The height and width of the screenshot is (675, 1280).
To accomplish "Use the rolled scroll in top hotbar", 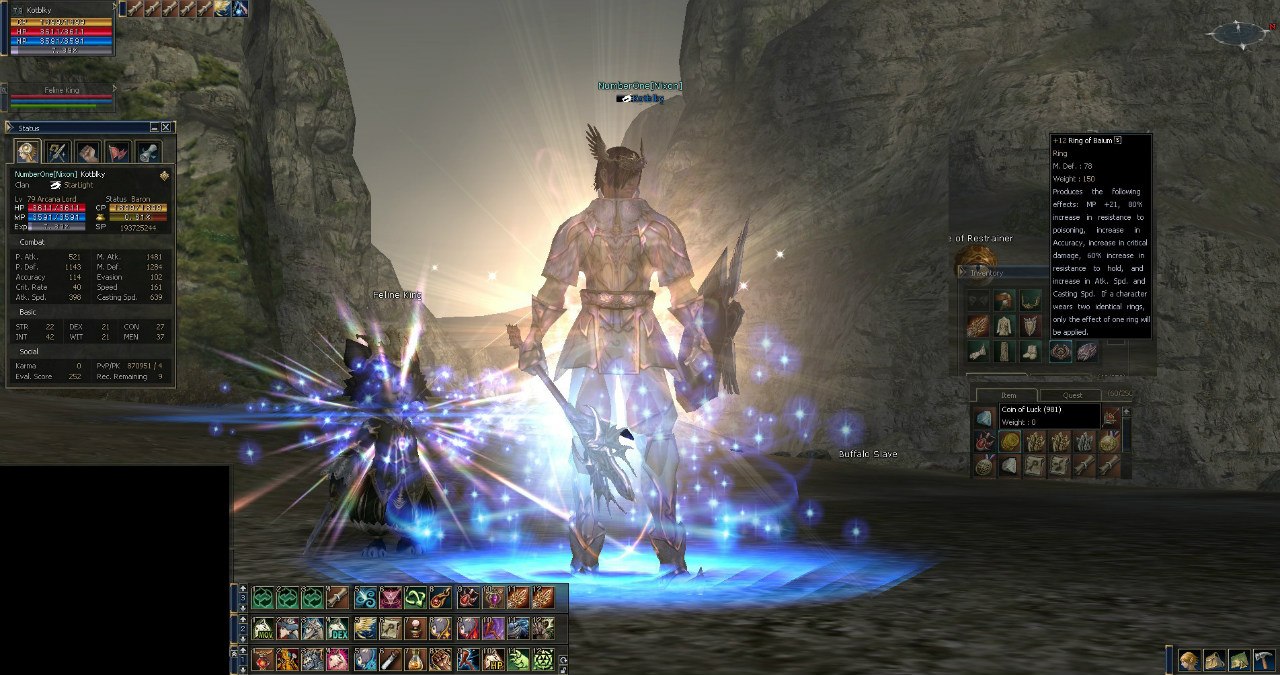I will point(338,598).
